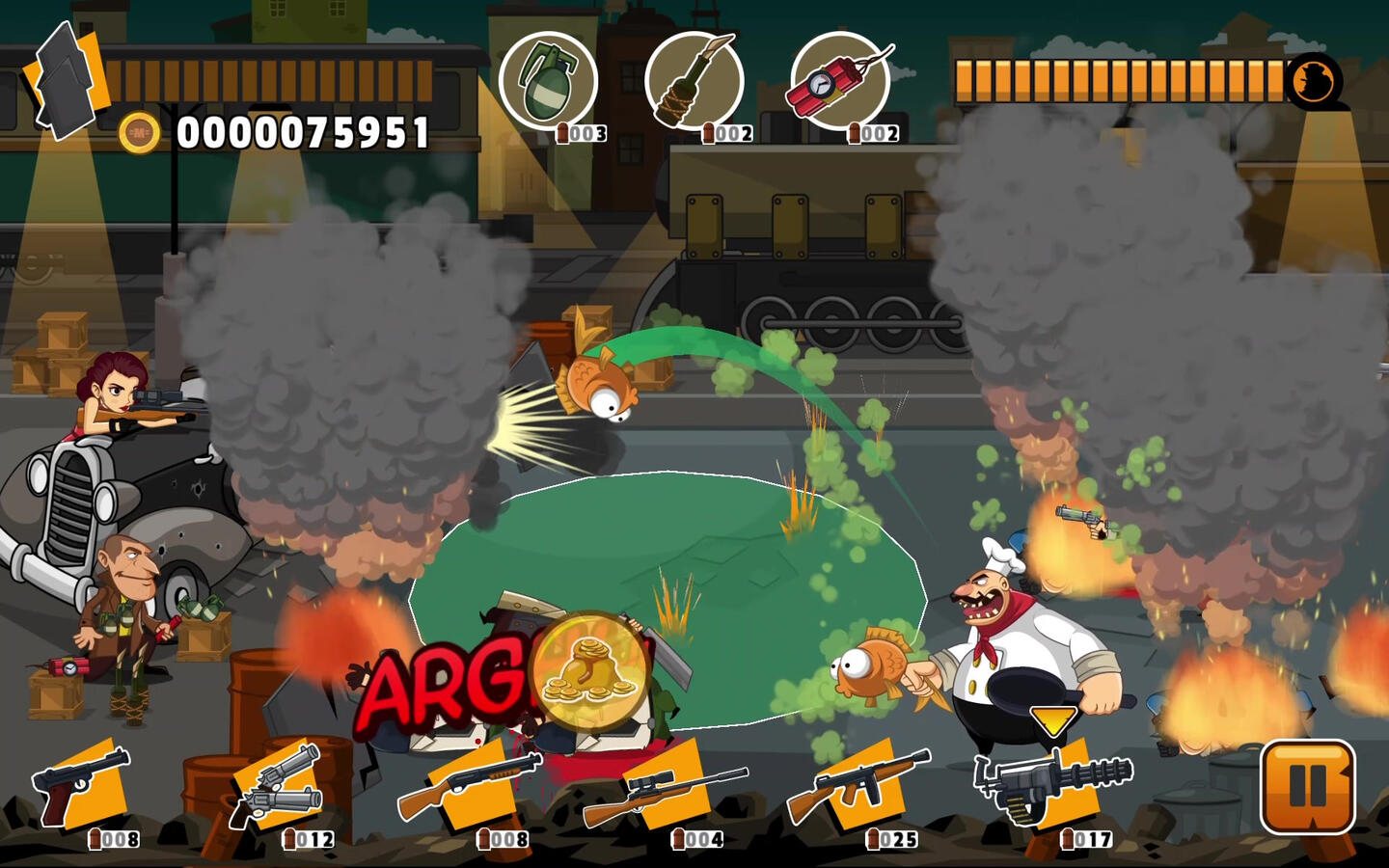Use the Molotov cocktail item

click(x=694, y=81)
